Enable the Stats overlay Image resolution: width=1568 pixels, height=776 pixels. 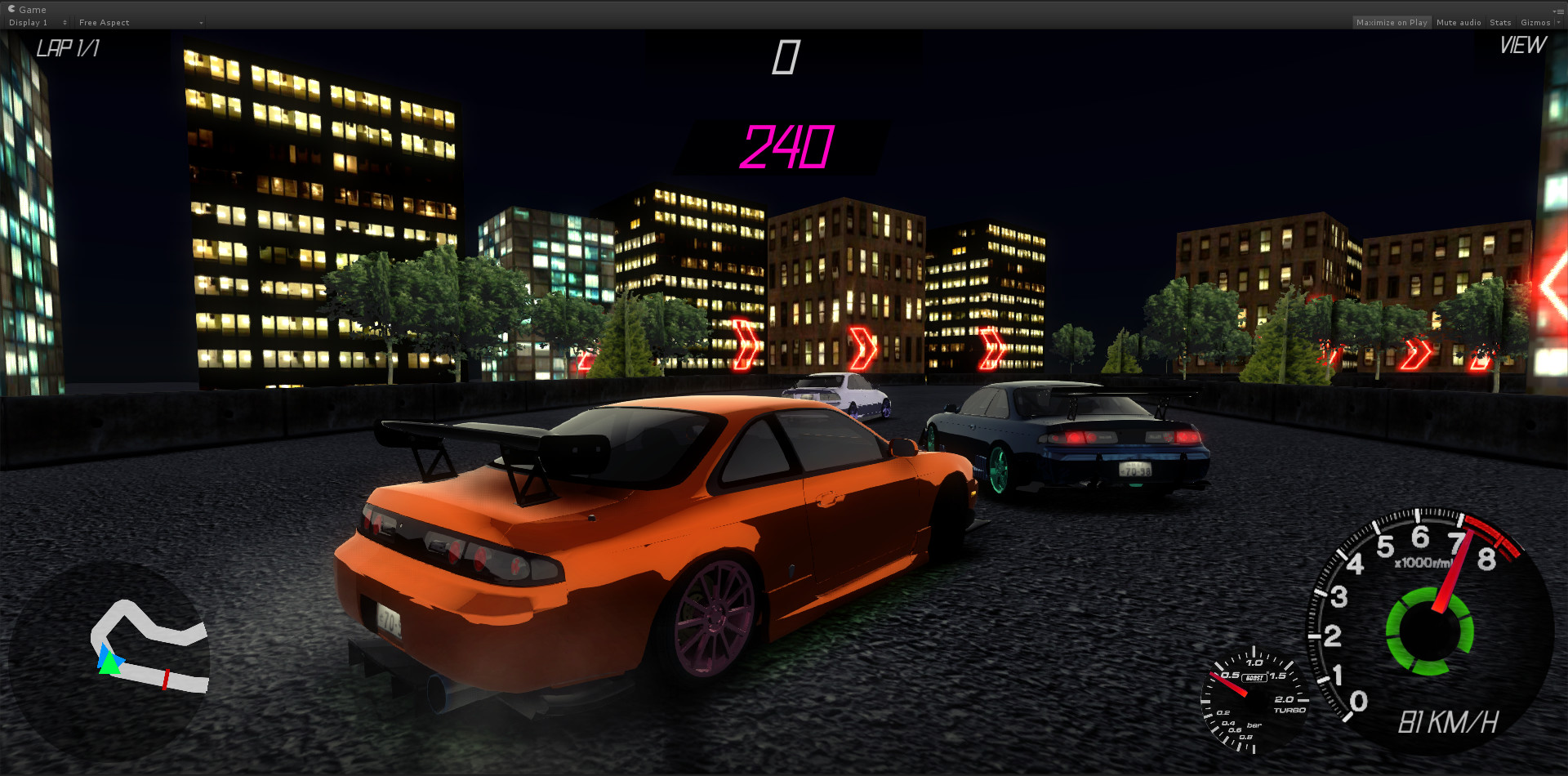pyautogui.click(x=1499, y=22)
